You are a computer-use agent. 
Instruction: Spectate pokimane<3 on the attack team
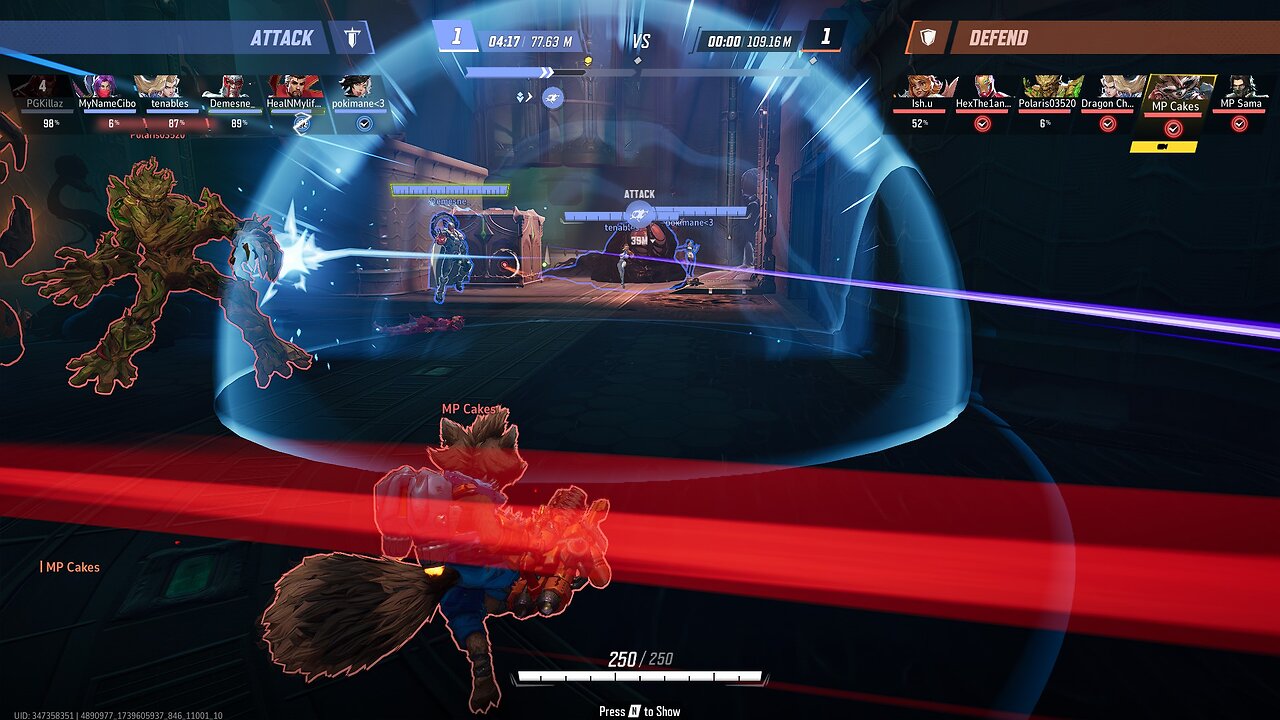pos(359,88)
